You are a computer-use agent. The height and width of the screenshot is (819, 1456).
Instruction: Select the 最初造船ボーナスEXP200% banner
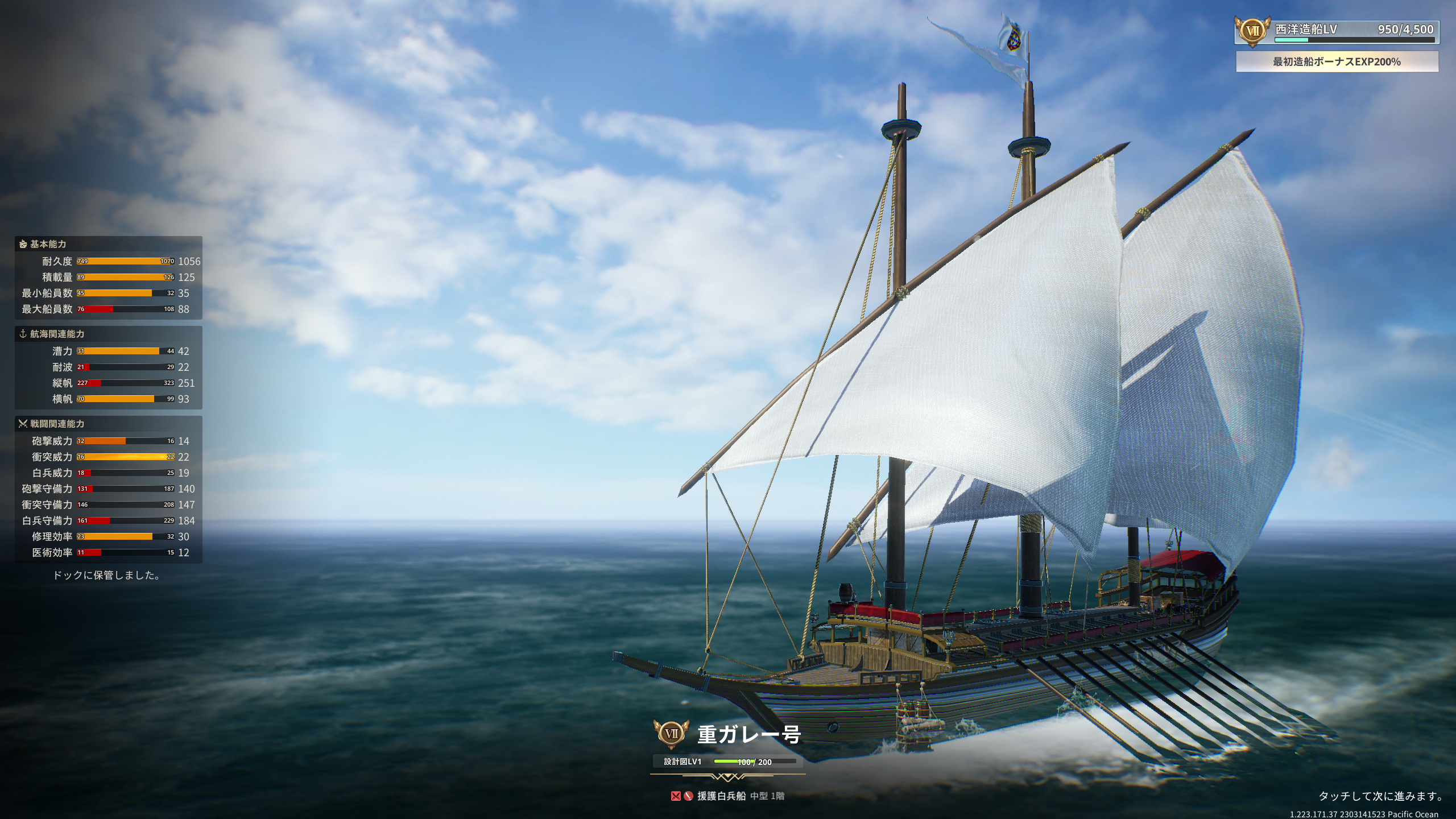[x=1337, y=62]
